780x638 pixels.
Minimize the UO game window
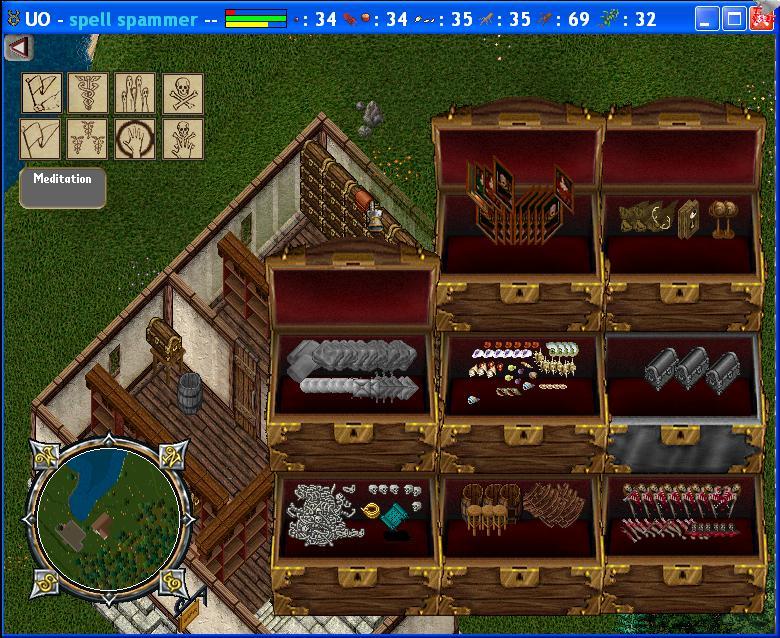708,19
